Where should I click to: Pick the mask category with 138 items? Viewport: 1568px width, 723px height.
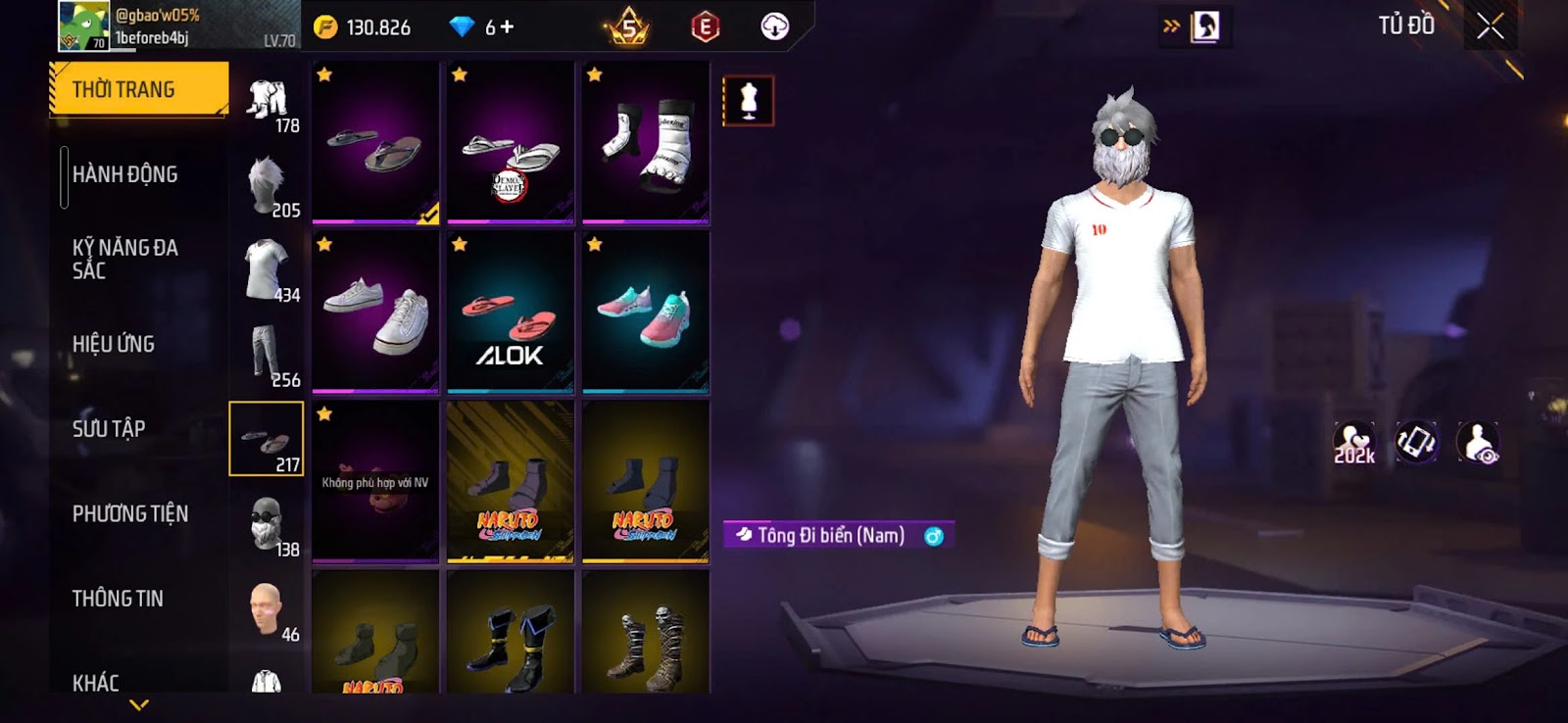[267, 524]
